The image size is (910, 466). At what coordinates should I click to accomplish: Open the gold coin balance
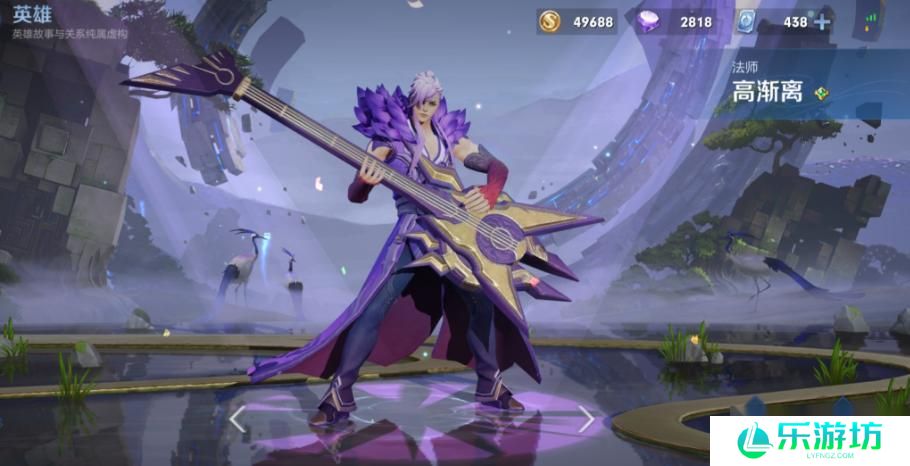pyautogui.click(x=577, y=21)
